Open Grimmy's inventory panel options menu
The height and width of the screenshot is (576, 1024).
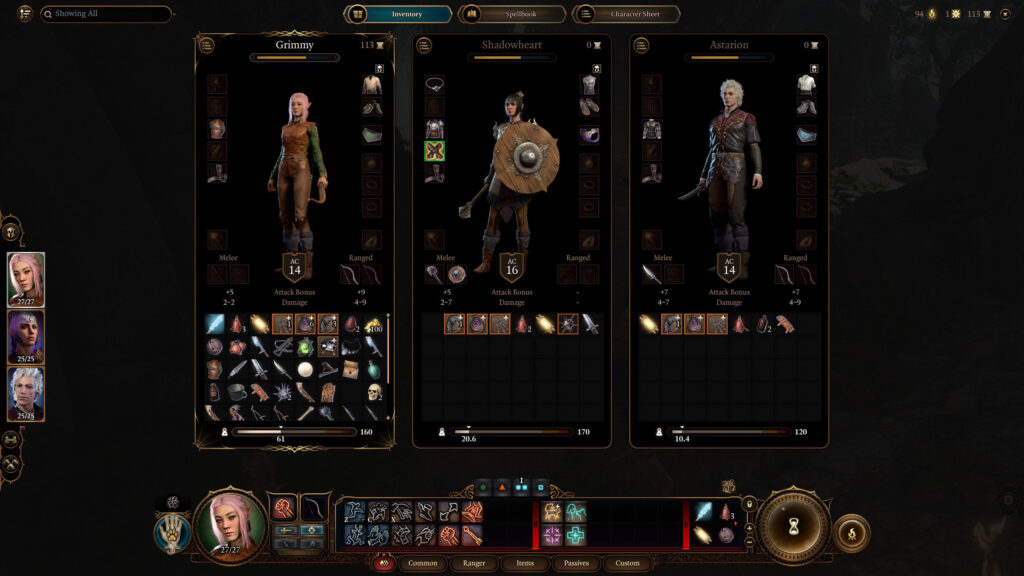[206, 45]
